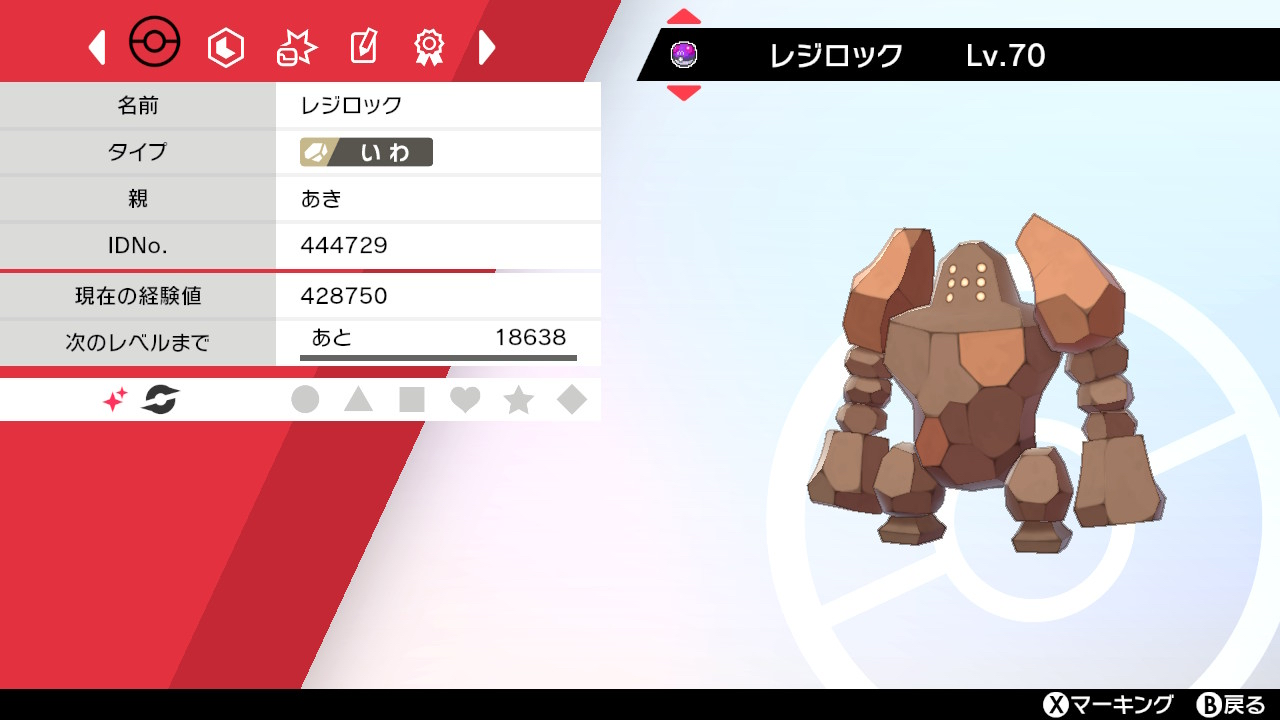Toggle the diamond marking
The height and width of the screenshot is (720, 1280).
(572, 400)
